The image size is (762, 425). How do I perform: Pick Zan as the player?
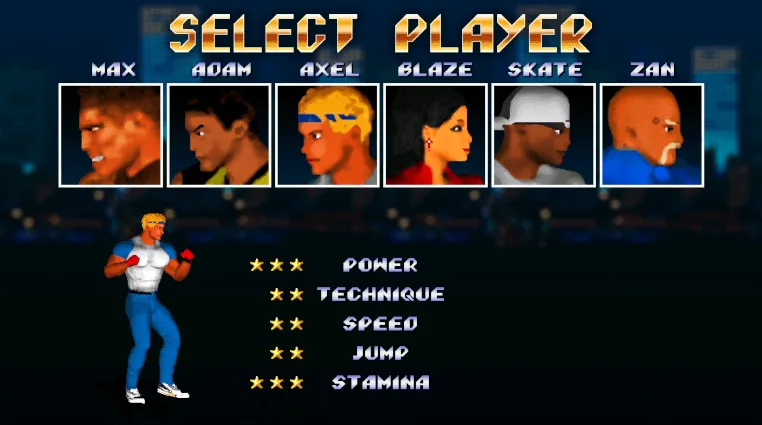click(651, 135)
